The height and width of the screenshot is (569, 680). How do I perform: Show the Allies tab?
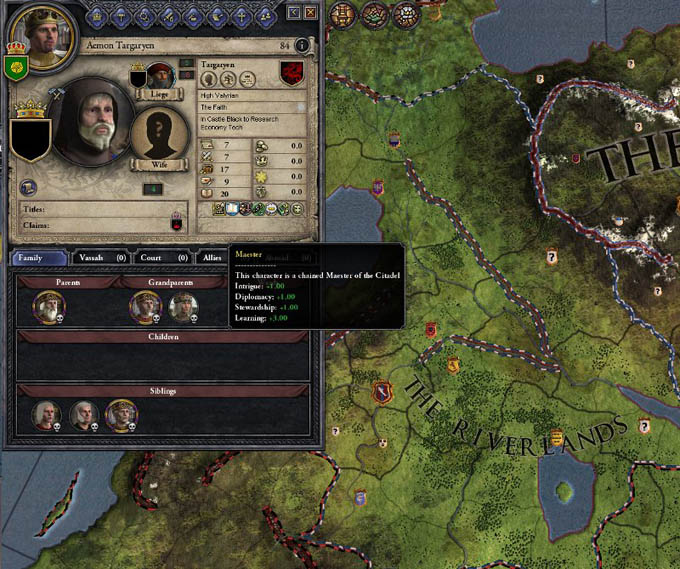212,258
